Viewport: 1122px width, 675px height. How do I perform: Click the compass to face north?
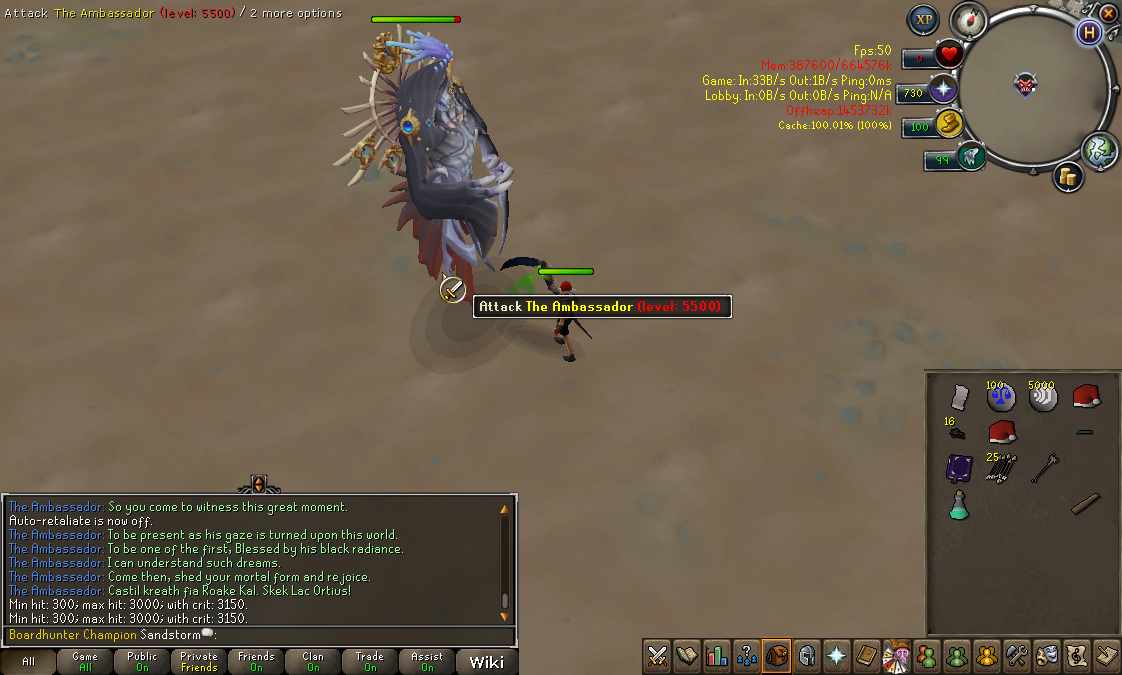tap(968, 19)
